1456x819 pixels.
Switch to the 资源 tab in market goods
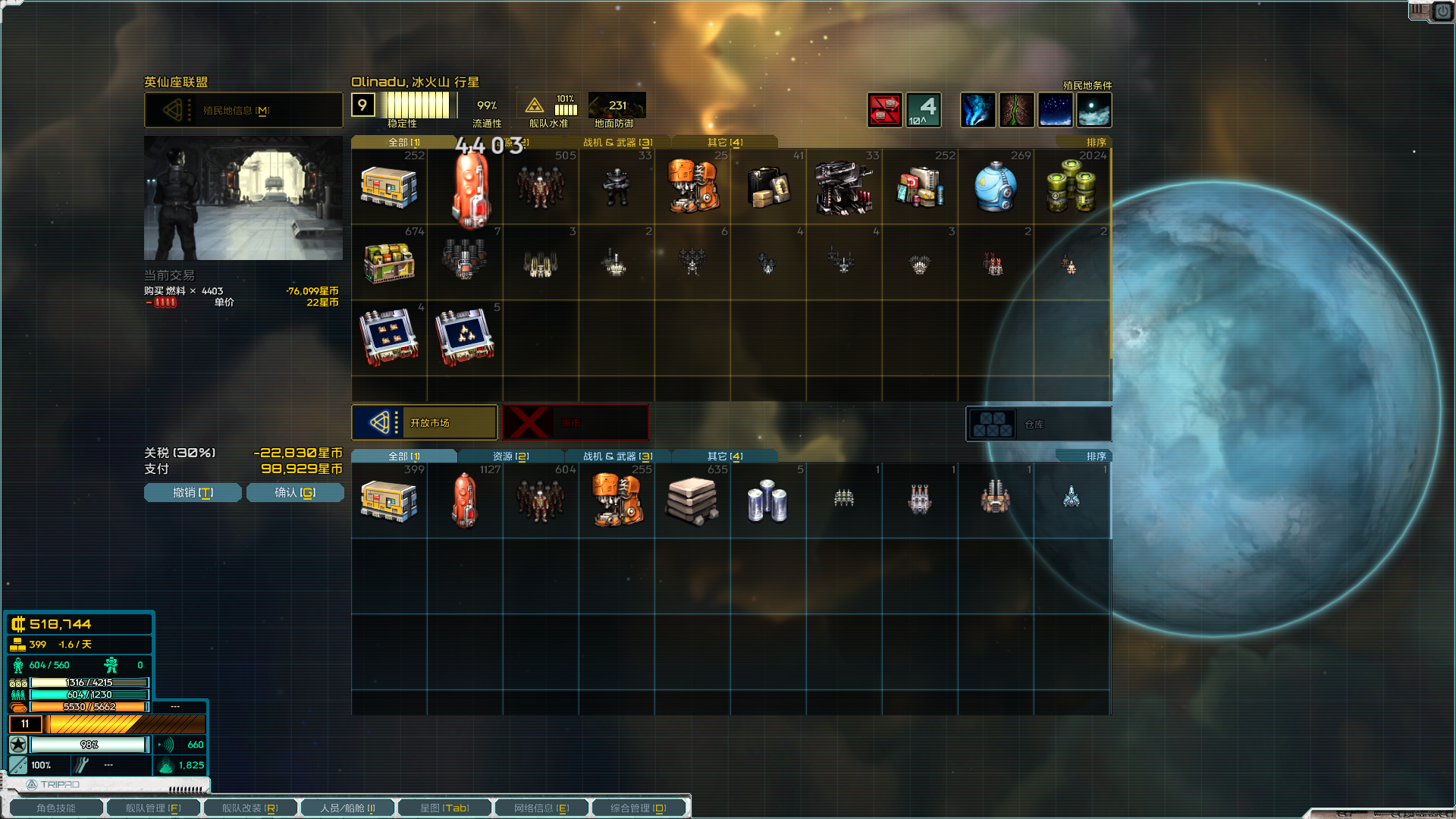point(510,456)
